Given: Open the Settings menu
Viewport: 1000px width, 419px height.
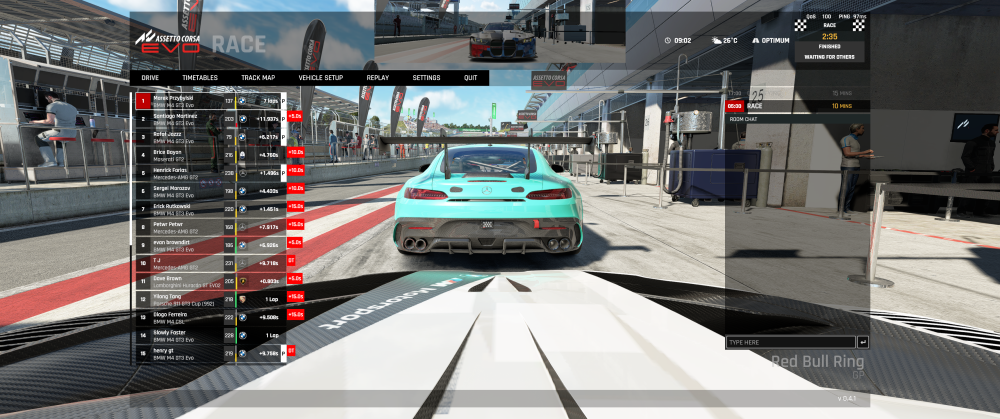Looking at the screenshot, I should point(426,77).
